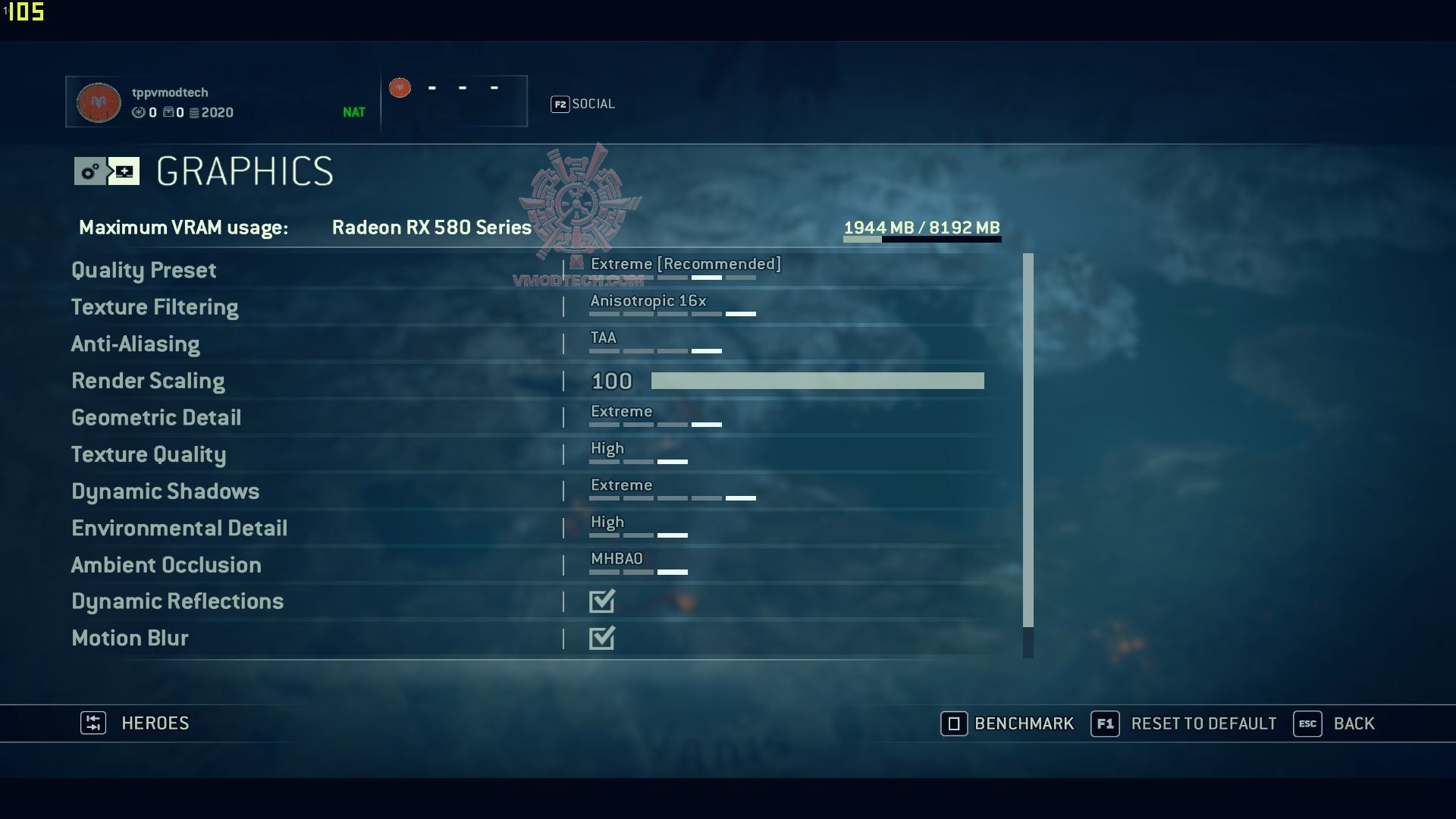Run the Benchmark
This screenshot has height=819, width=1456.
click(x=1008, y=723)
